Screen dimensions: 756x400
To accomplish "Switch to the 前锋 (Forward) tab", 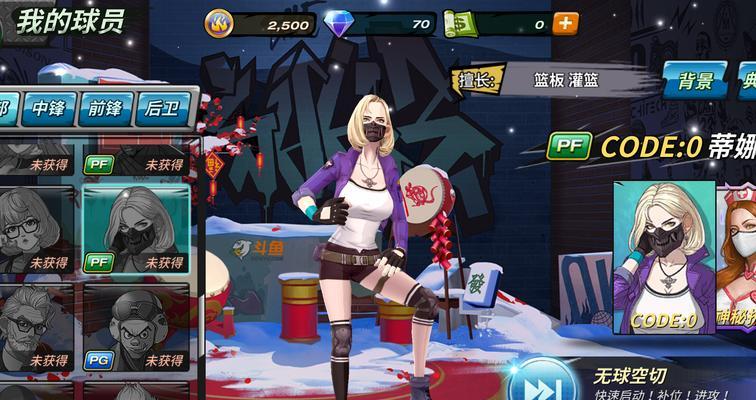I will [x=104, y=108].
